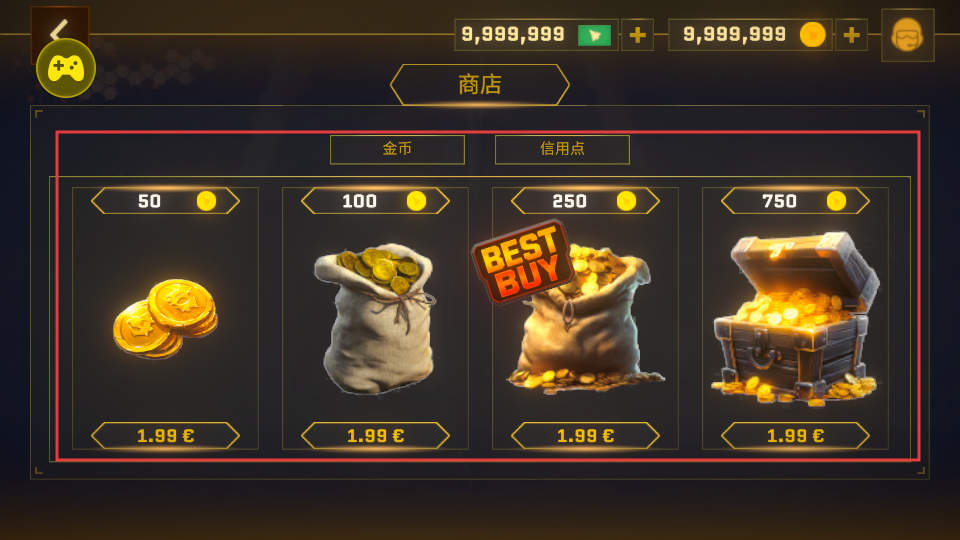Choose the 250 coin Best Buy sack
960x540 pixels.
click(x=585, y=318)
